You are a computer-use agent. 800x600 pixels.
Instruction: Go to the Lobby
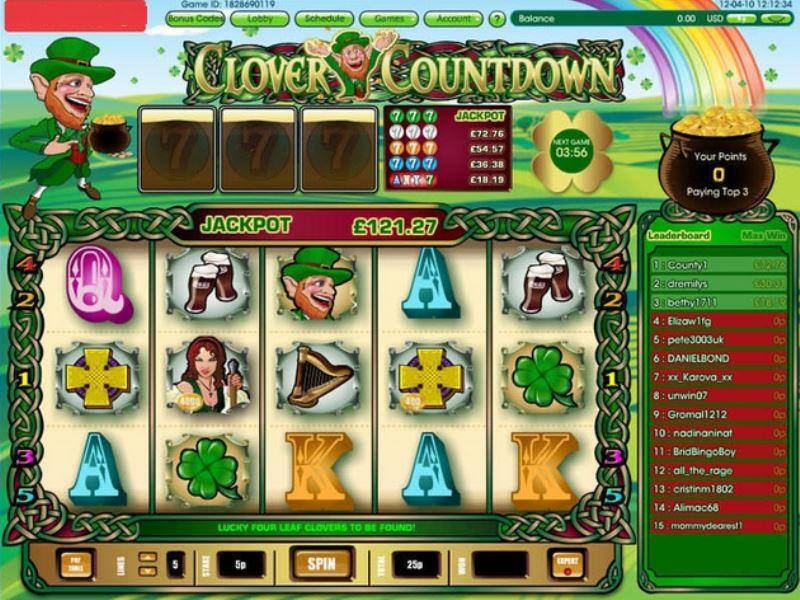261,18
